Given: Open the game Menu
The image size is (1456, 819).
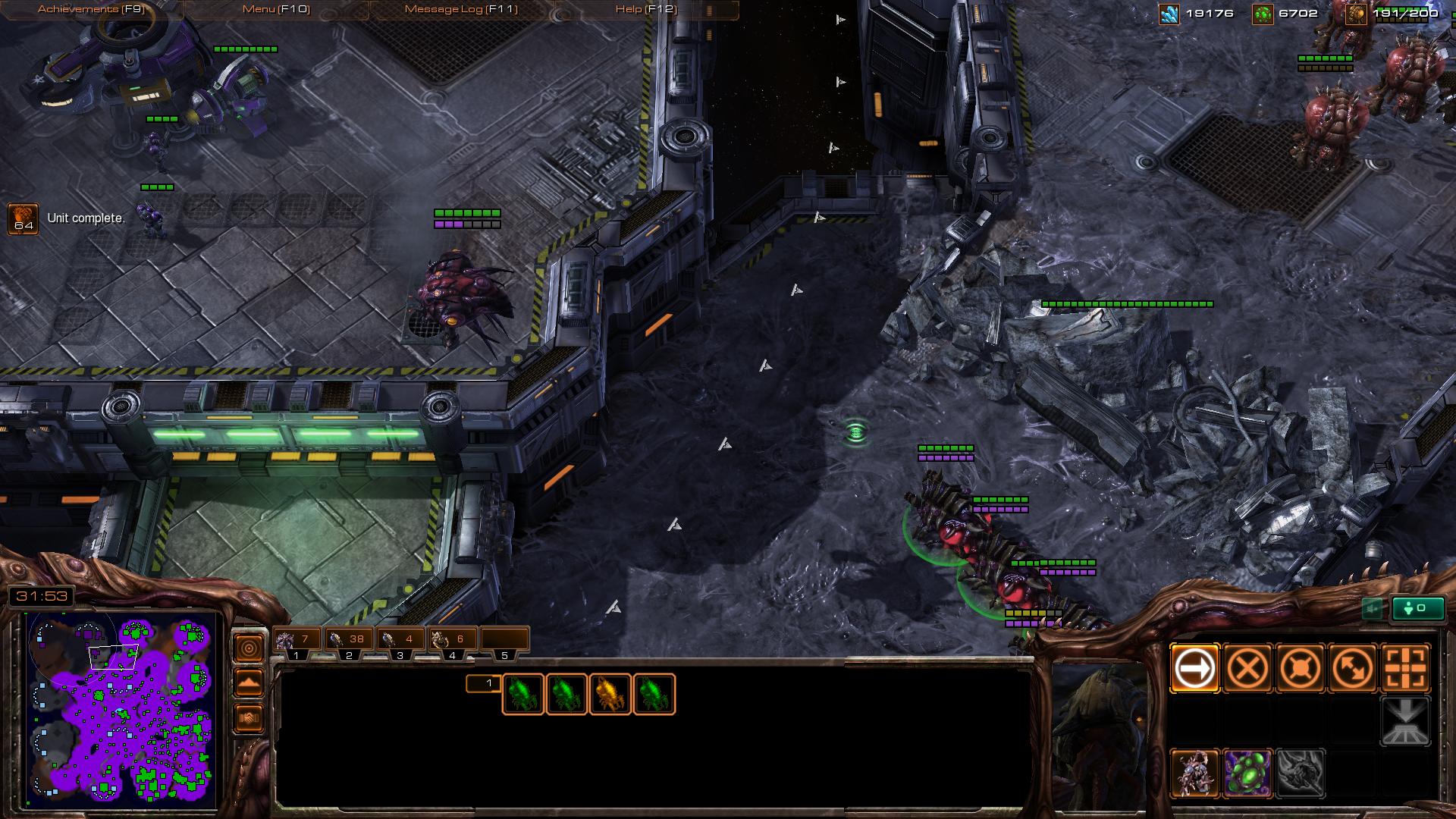Looking at the screenshot, I should [276, 9].
